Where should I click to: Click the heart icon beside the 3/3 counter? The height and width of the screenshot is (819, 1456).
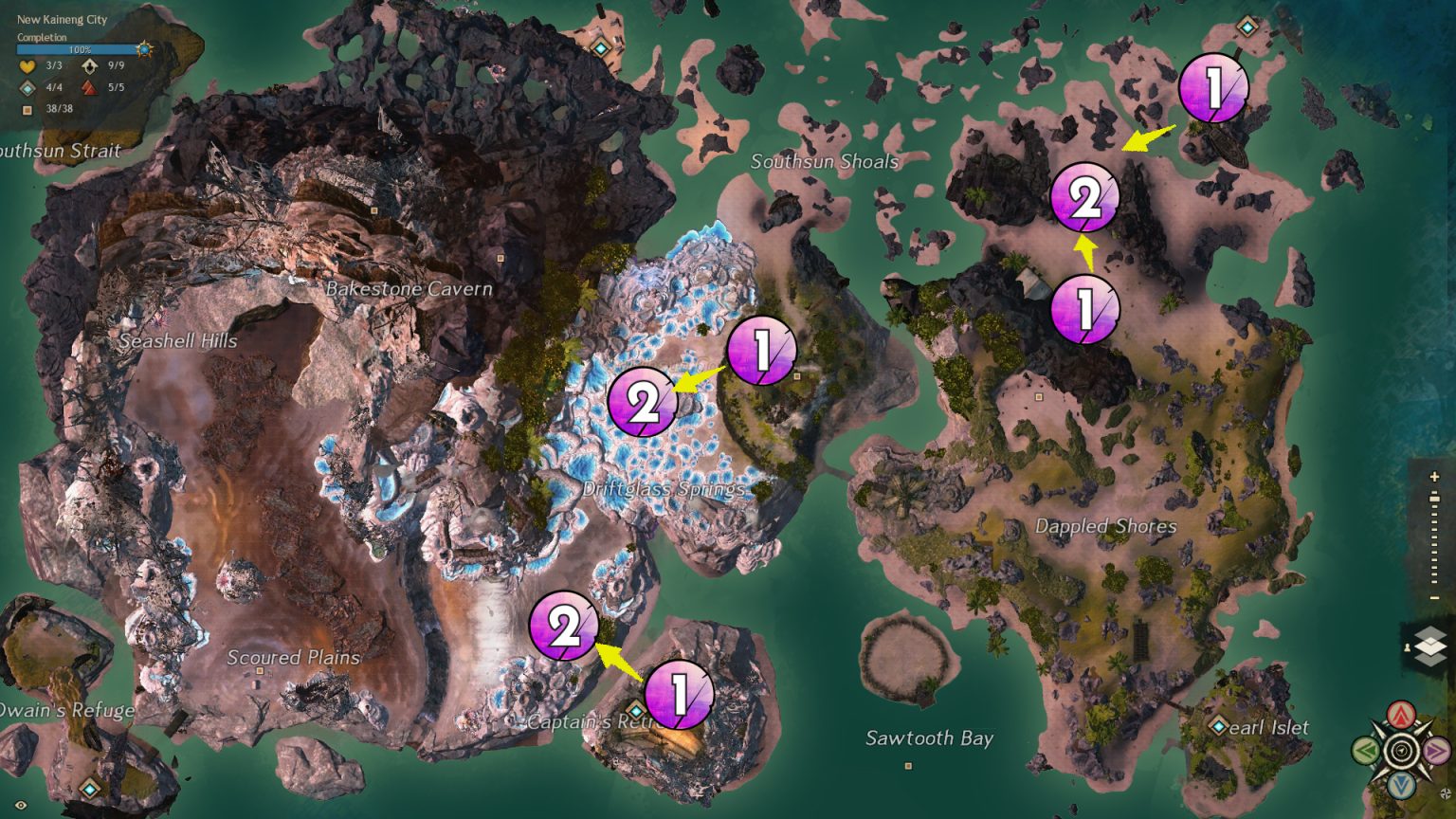27,66
